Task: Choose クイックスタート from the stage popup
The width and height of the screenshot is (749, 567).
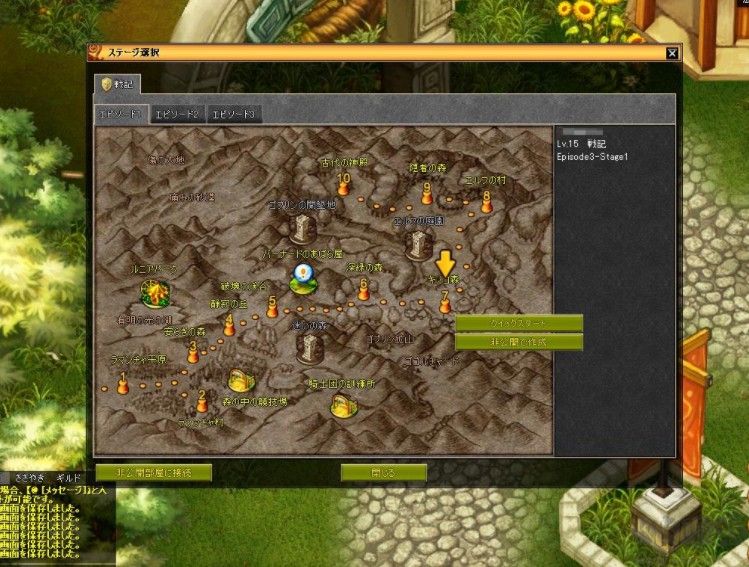Action: (518, 323)
